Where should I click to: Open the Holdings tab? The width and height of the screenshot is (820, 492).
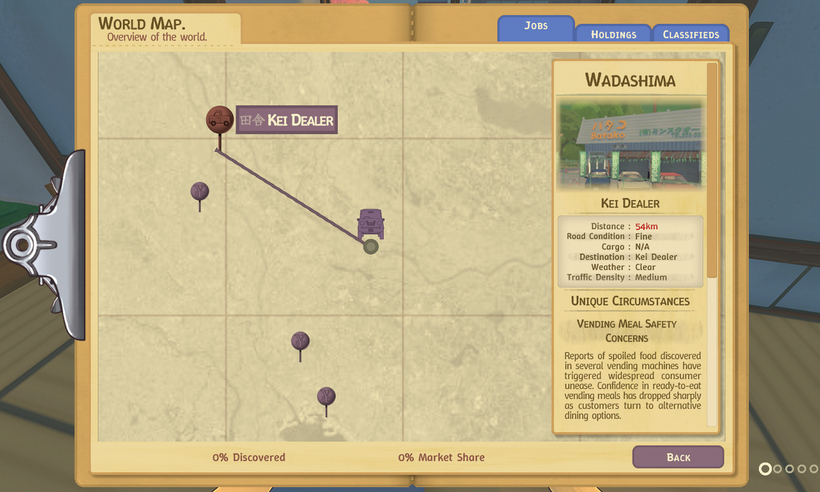[x=613, y=34]
